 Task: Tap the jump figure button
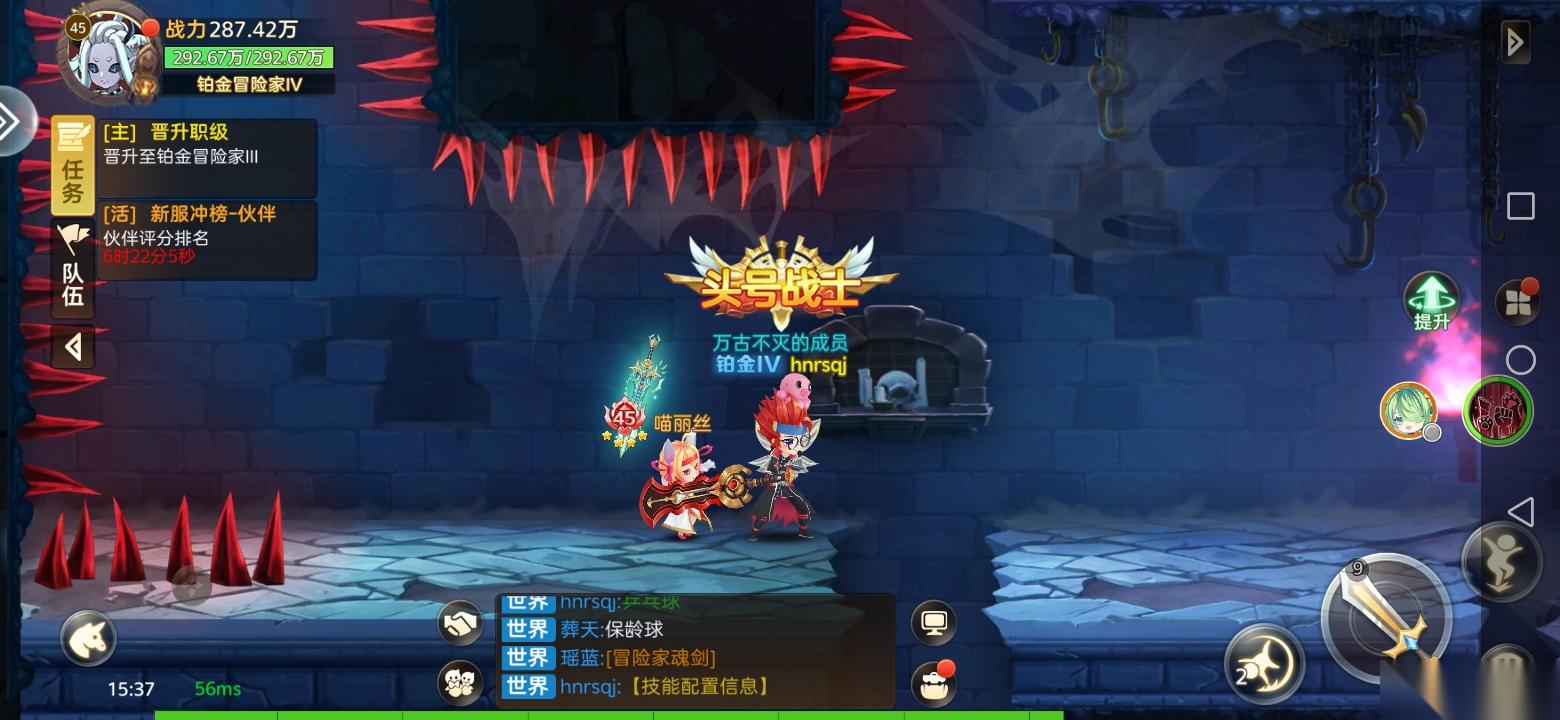pyautogui.click(x=1503, y=562)
